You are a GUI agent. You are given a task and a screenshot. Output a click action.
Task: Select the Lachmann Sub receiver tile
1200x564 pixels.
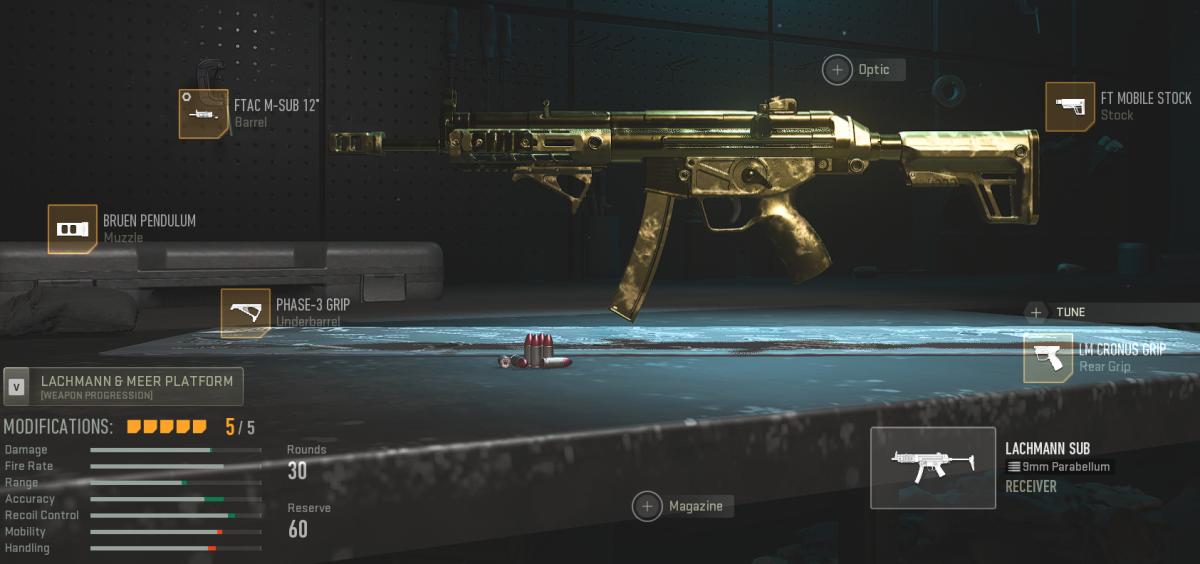932,468
